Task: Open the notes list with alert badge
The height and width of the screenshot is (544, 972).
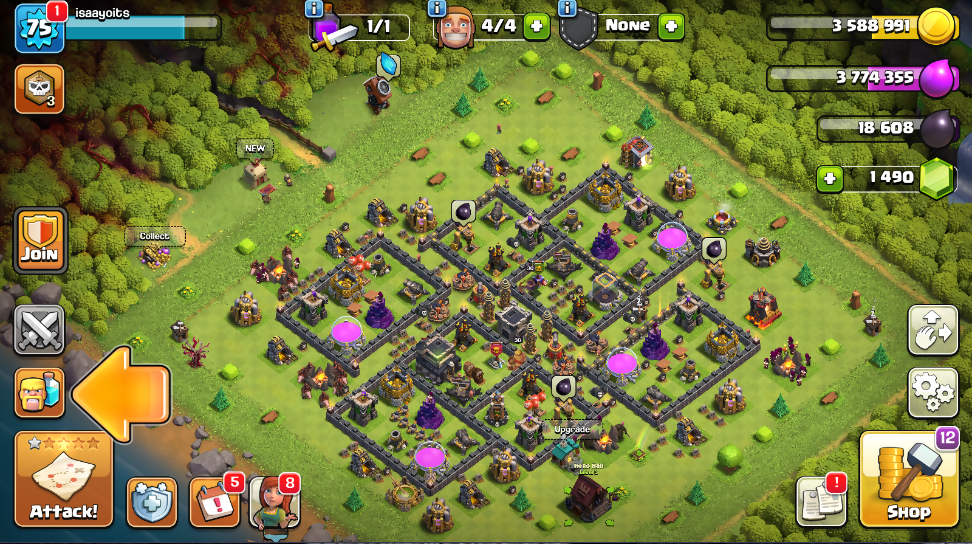Action: pos(820,501)
